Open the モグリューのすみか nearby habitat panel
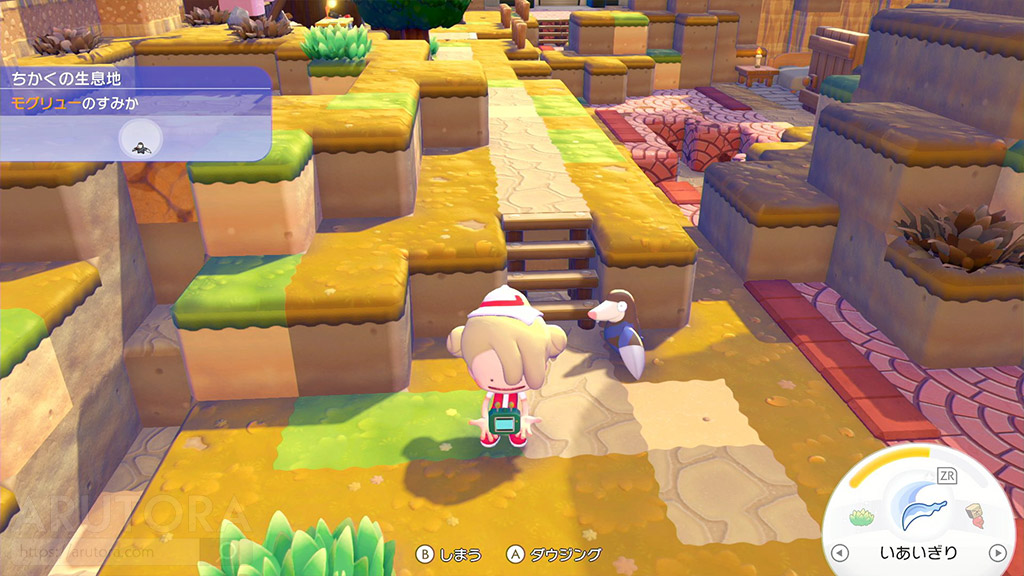This screenshot has width=1024, height=576. (135, 104)
